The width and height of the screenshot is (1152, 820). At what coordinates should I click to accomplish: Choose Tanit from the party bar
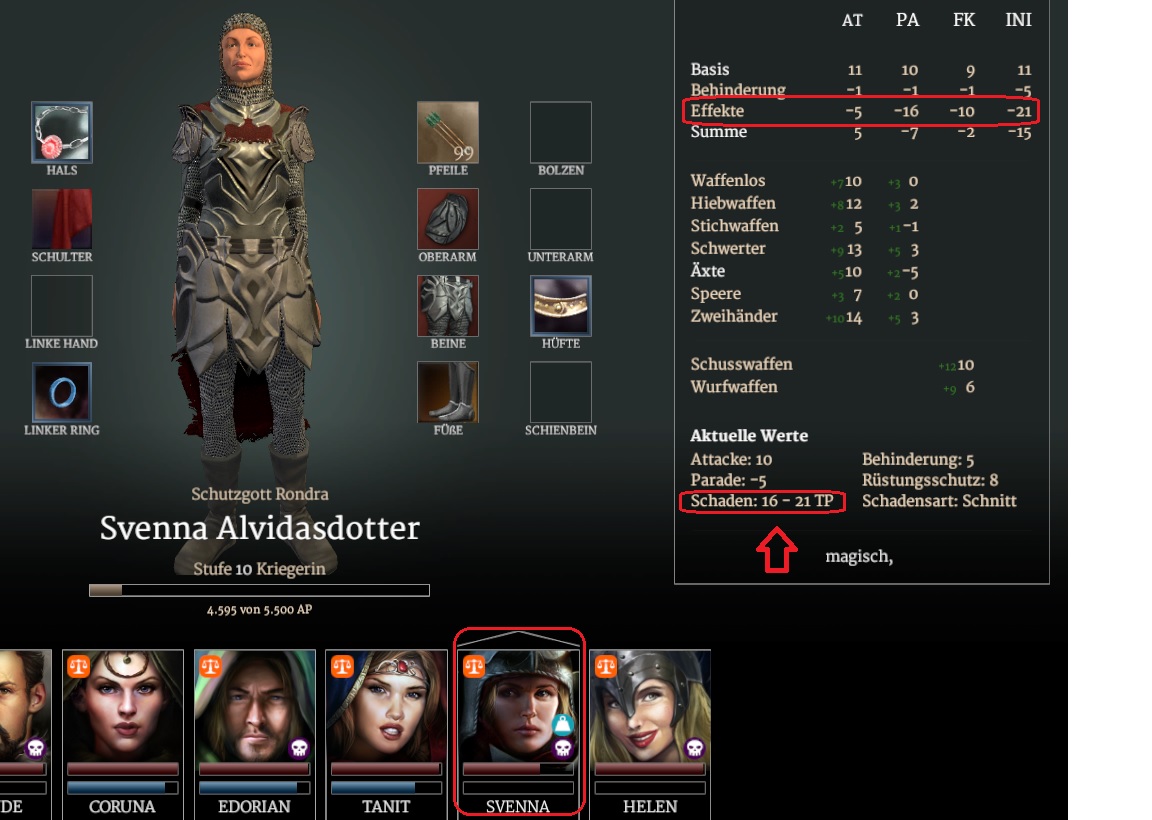(x=387, y=708)
